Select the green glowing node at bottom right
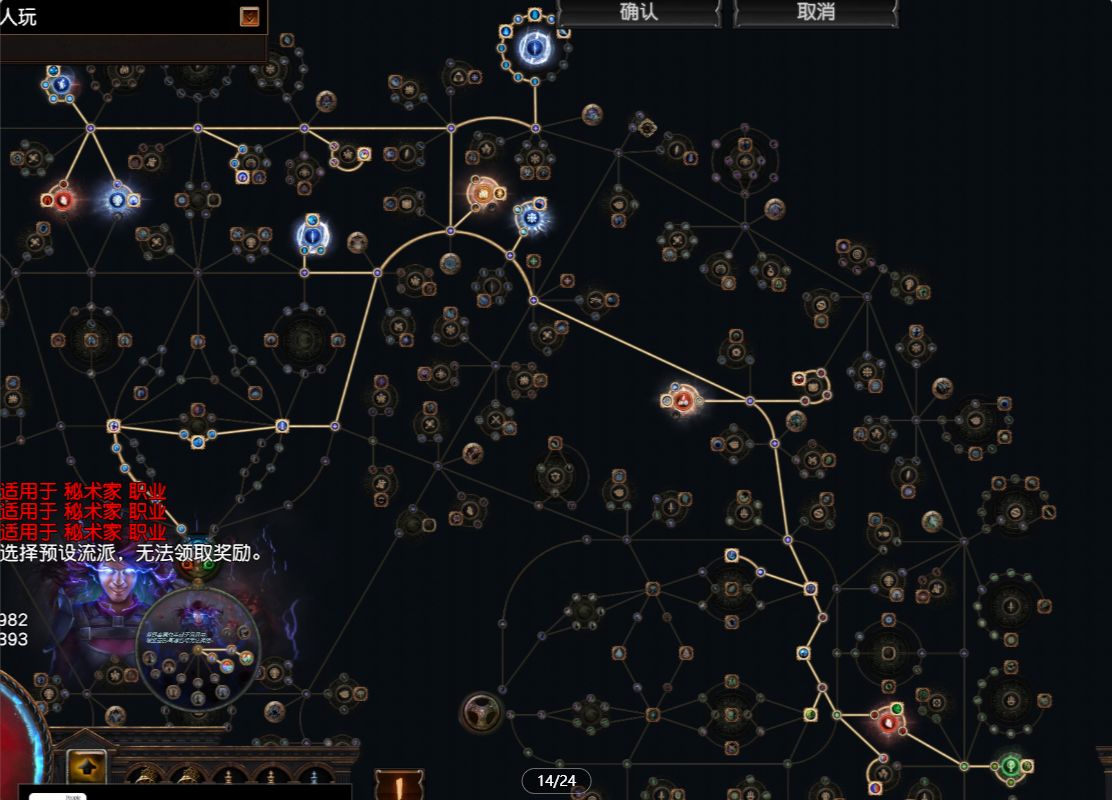 pos(1010,766)
